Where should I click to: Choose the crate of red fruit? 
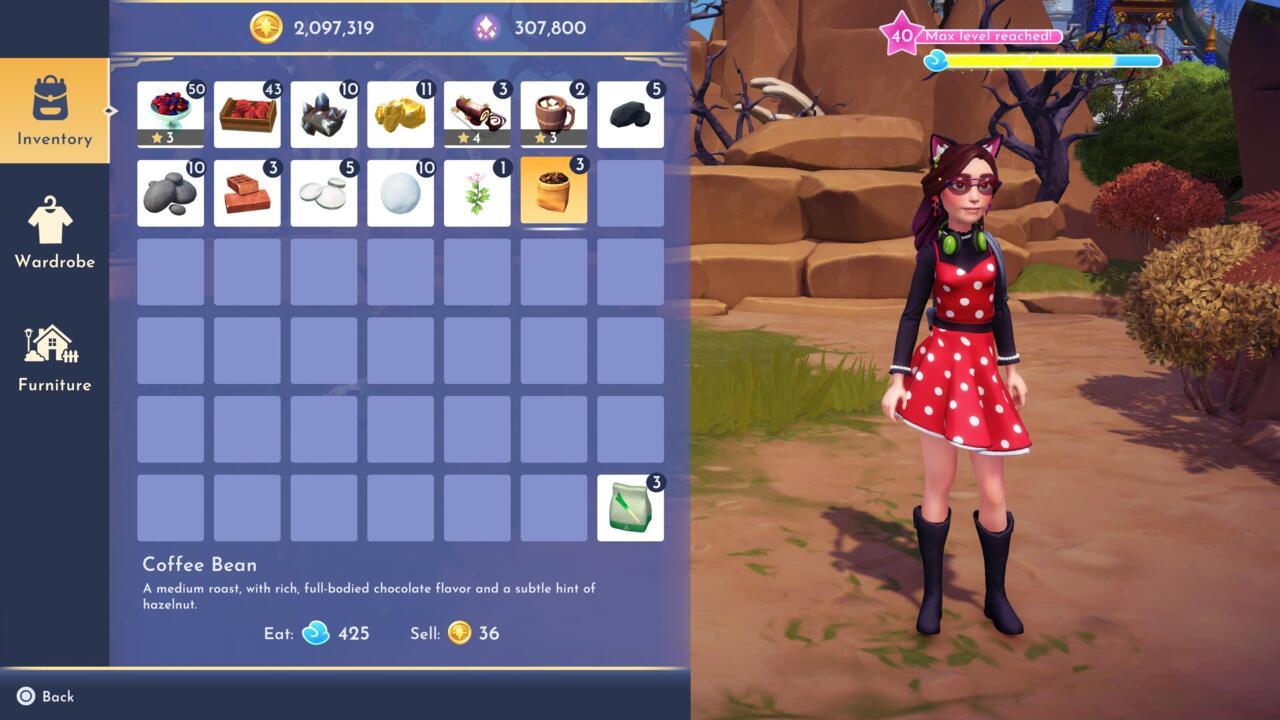click(x=247, y=115)
